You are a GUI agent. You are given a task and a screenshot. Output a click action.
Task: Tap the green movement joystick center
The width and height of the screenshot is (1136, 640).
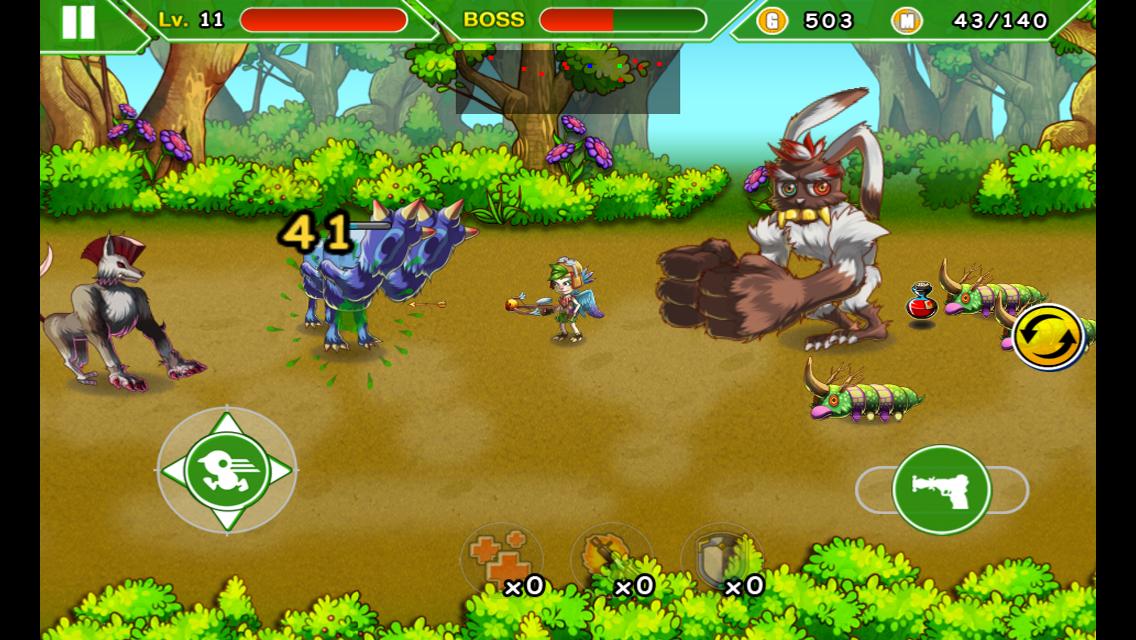(227, 470)
